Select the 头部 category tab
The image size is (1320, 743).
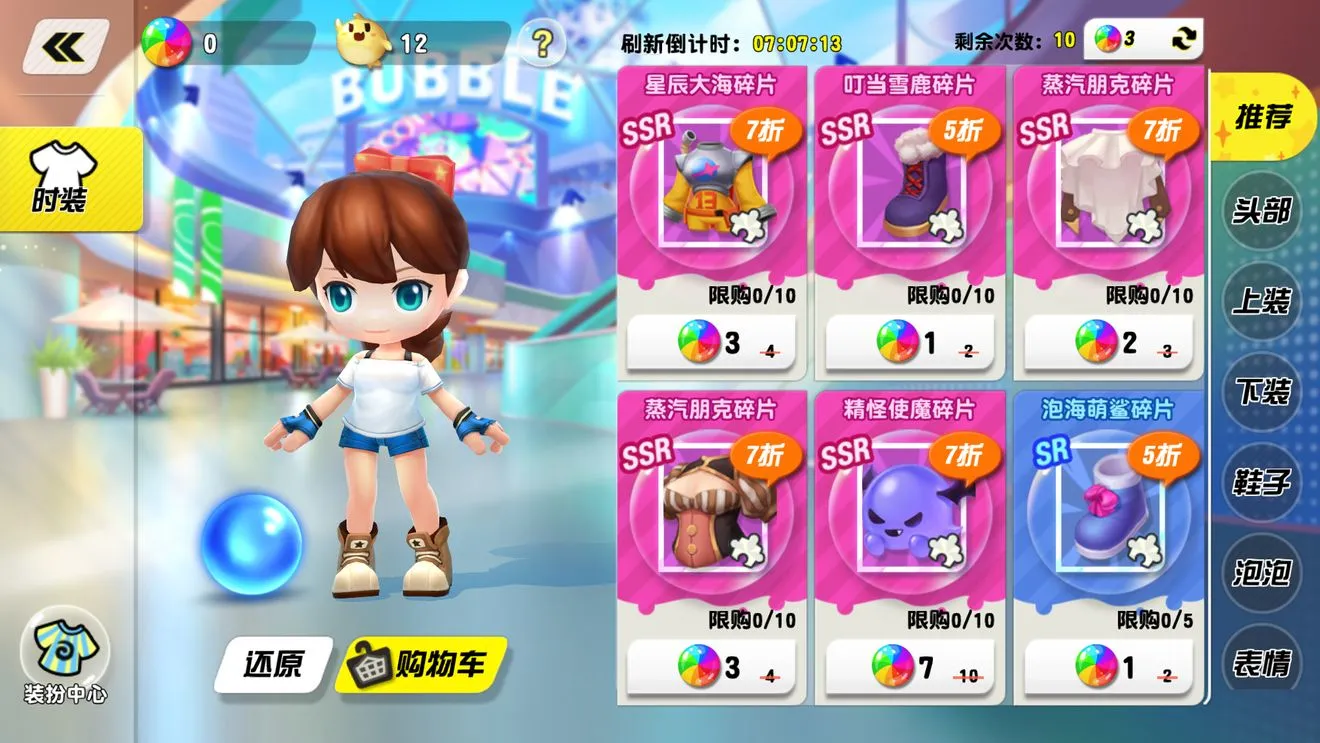tap(1262, 212)
